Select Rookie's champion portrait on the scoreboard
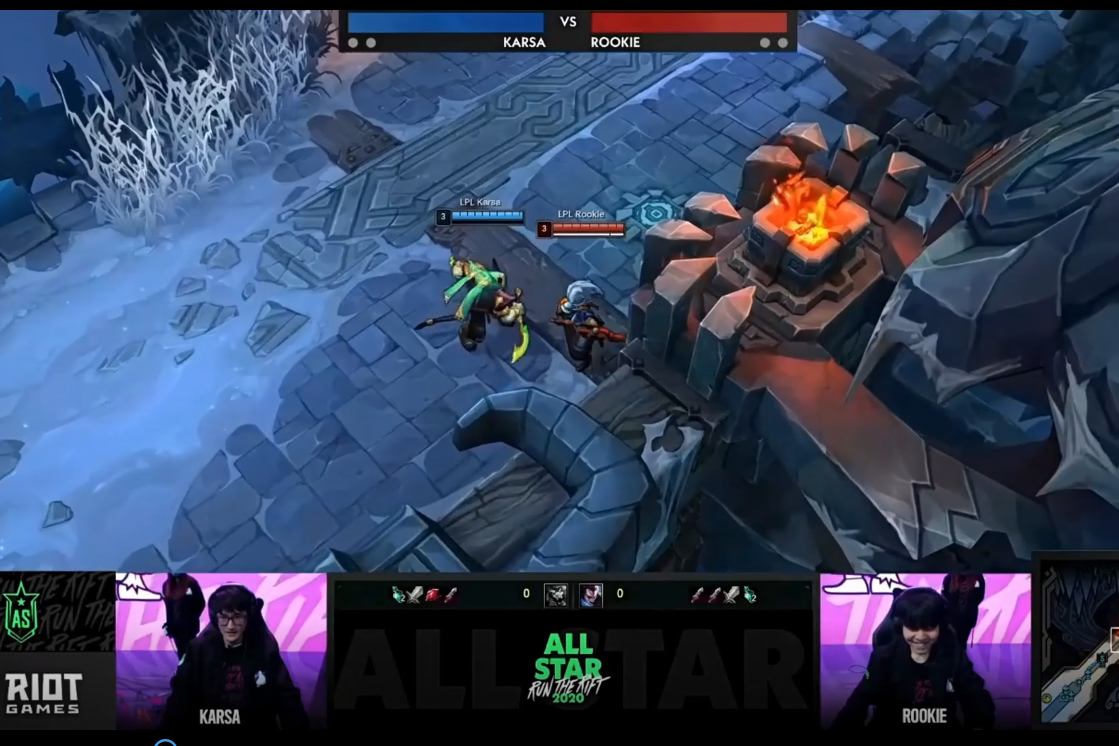 coord(591,595)
